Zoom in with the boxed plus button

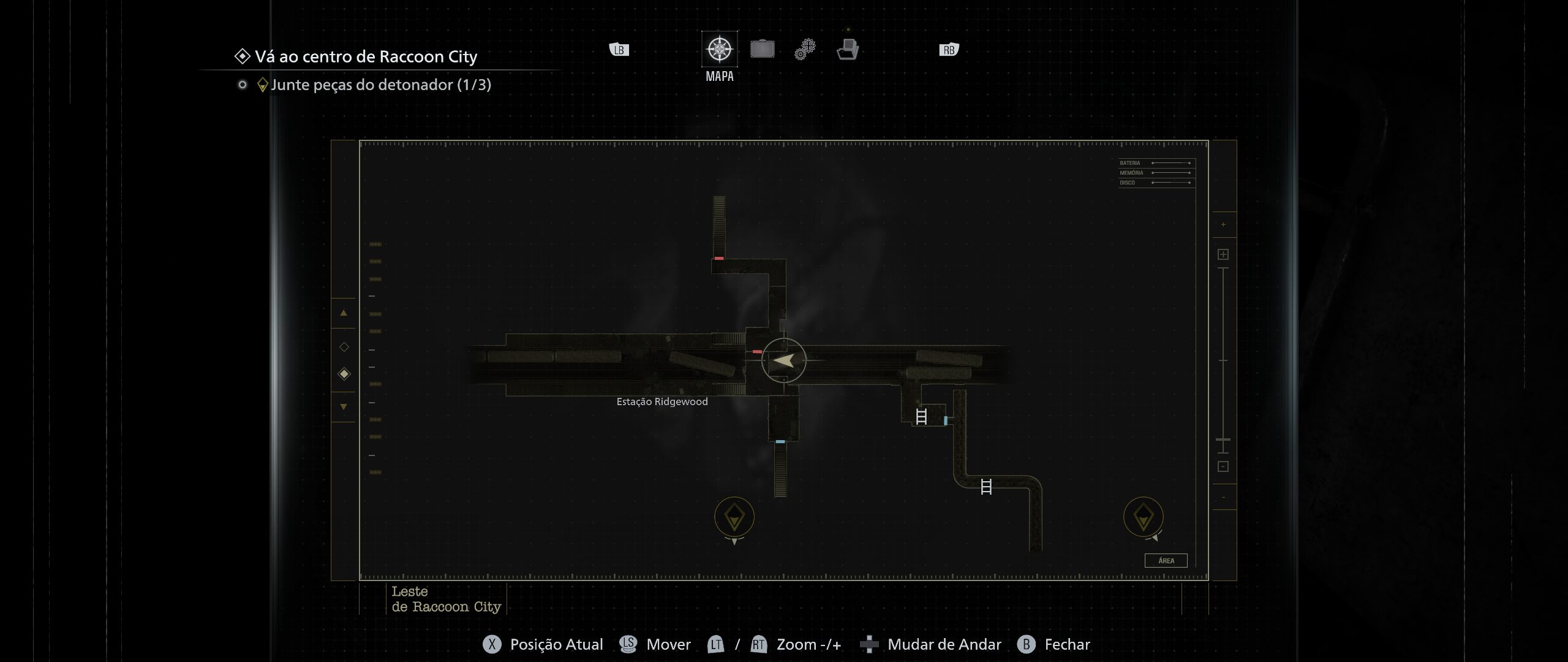tap(1223, 254)
